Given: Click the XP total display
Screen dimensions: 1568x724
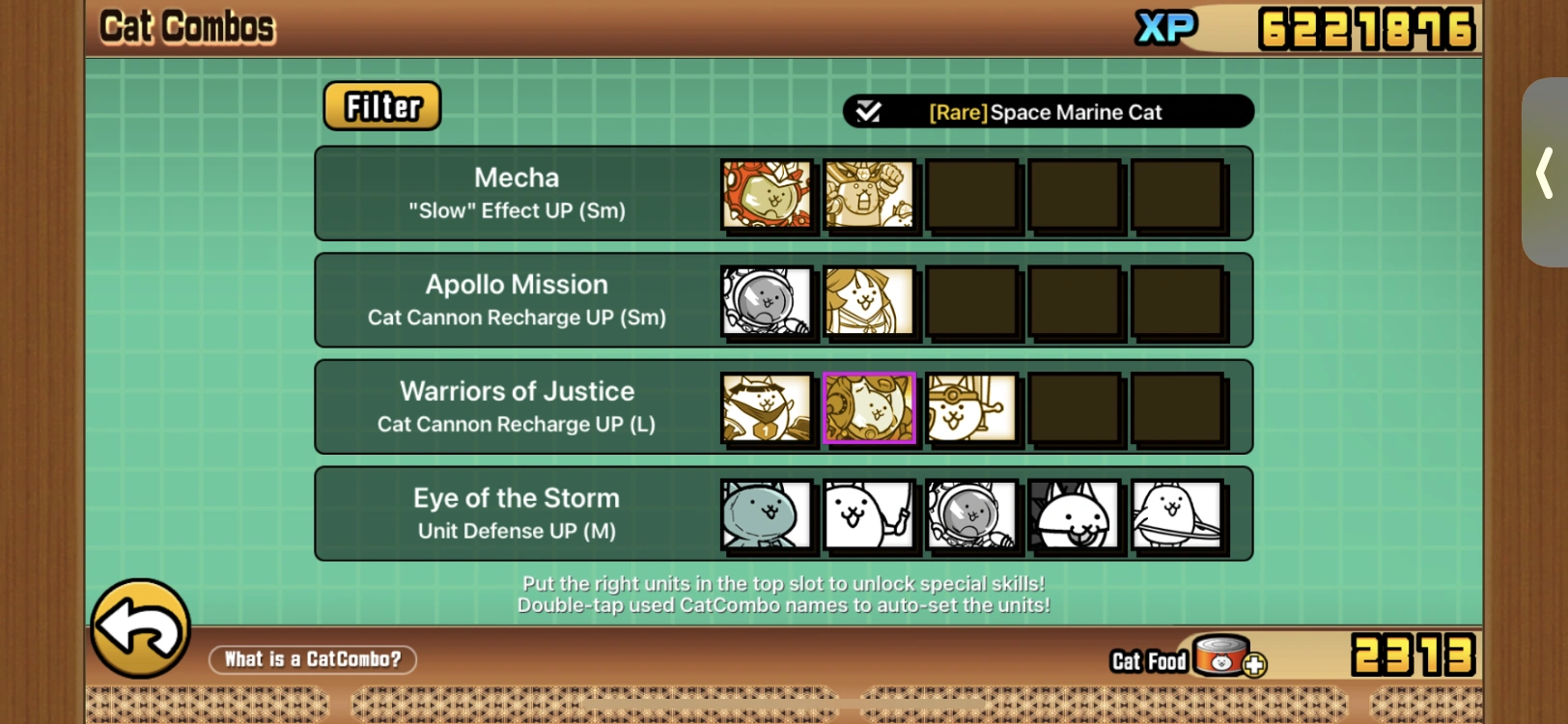Looking at the screenshot, I should [1367, 26].
